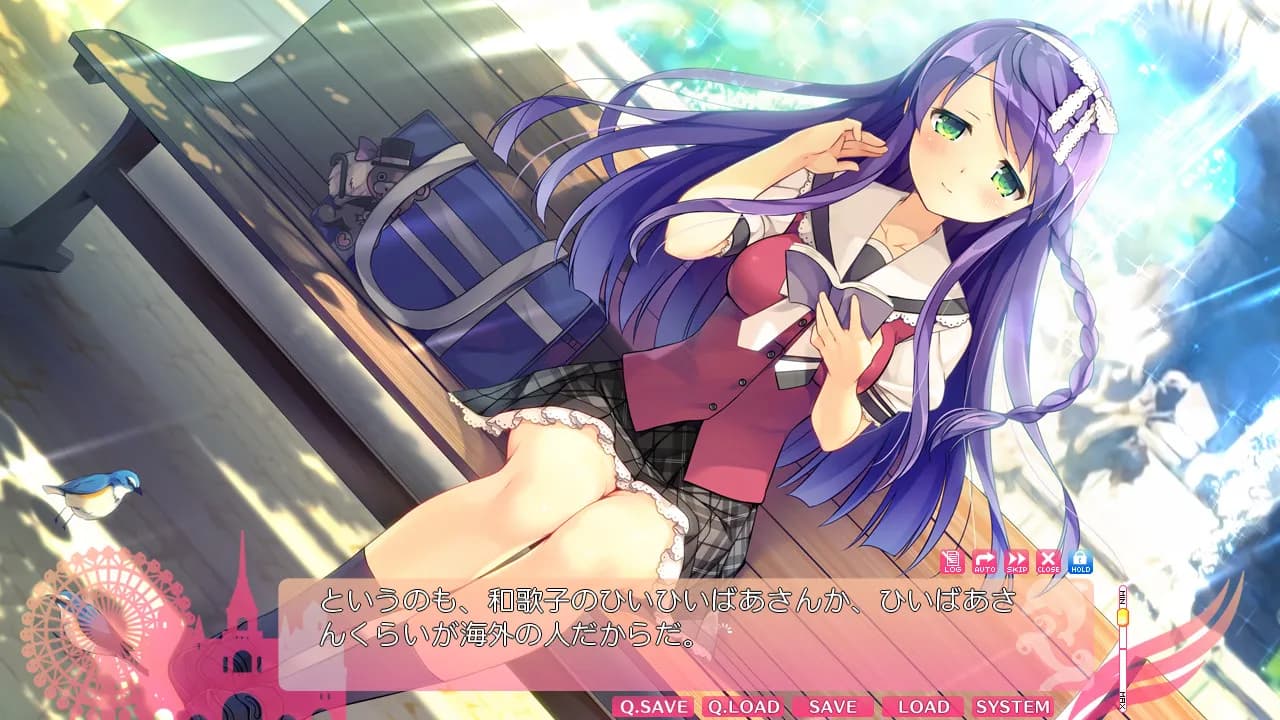The image size is (1280, 720).
Task: Click the yellow slider handle near MIN
Action: point(1123,617)
